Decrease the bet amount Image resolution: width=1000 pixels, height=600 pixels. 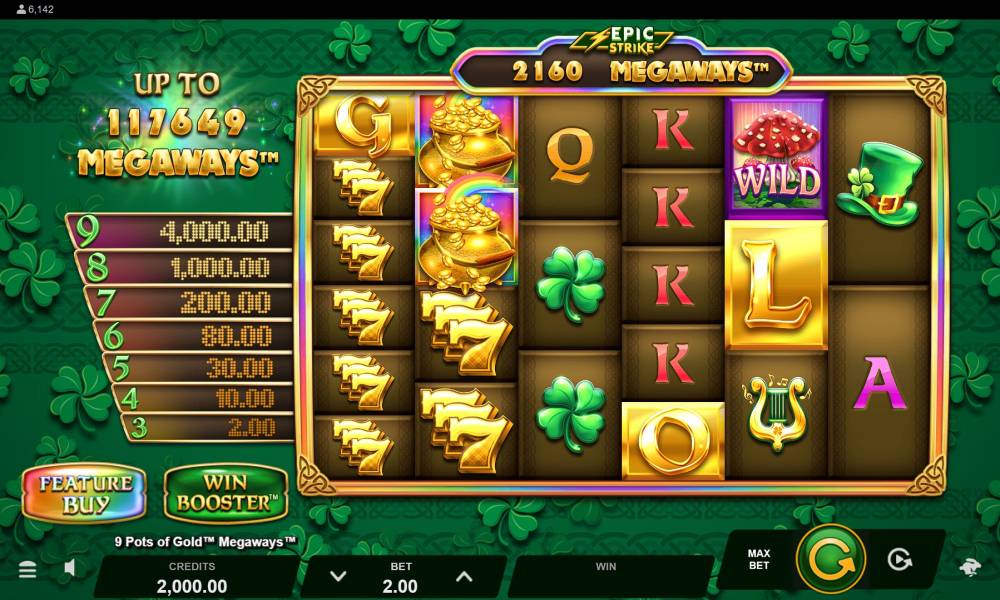(338, 576)
